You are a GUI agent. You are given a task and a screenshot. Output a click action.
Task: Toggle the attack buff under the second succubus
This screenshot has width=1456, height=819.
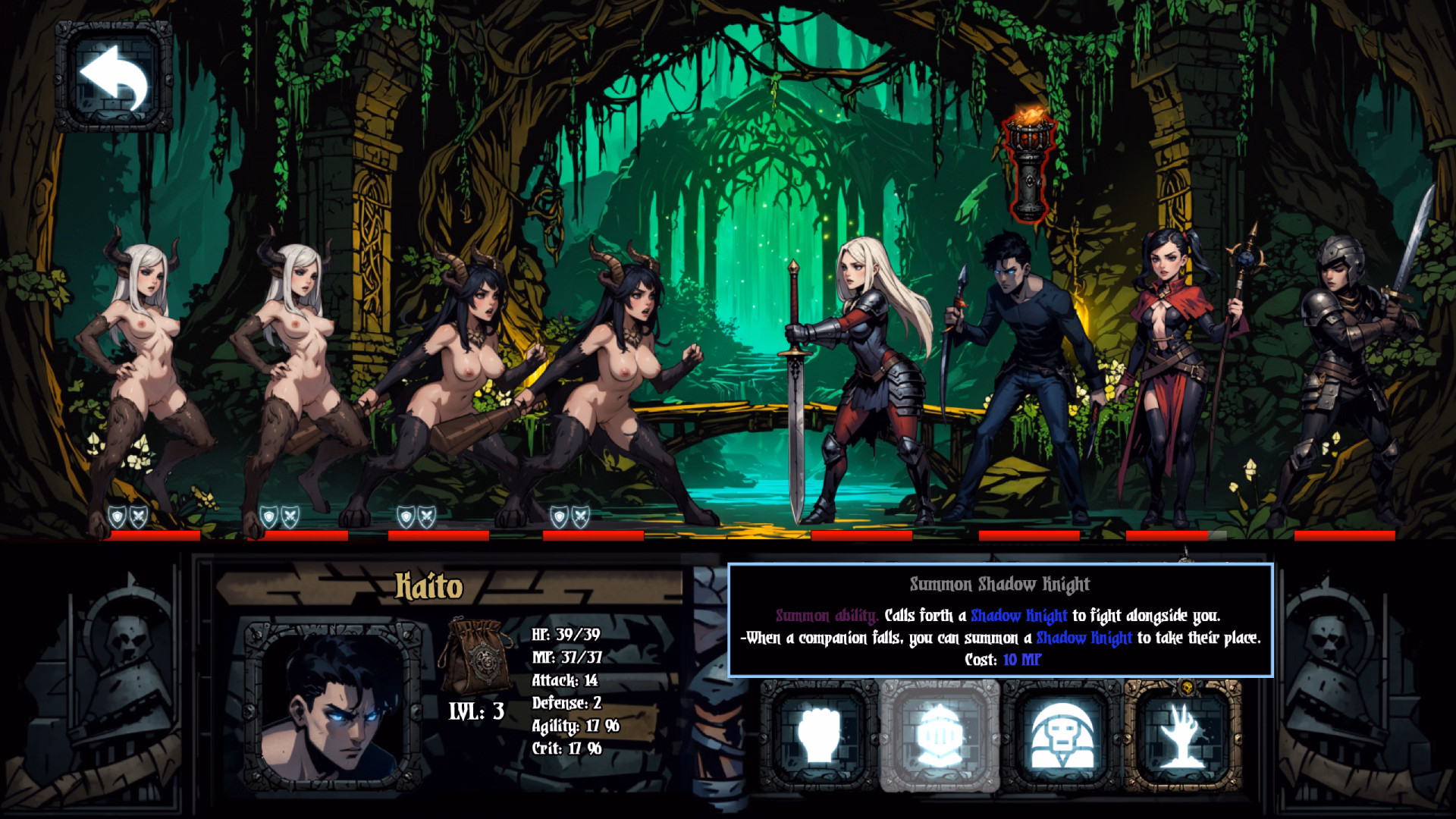[x=290, y=516]
